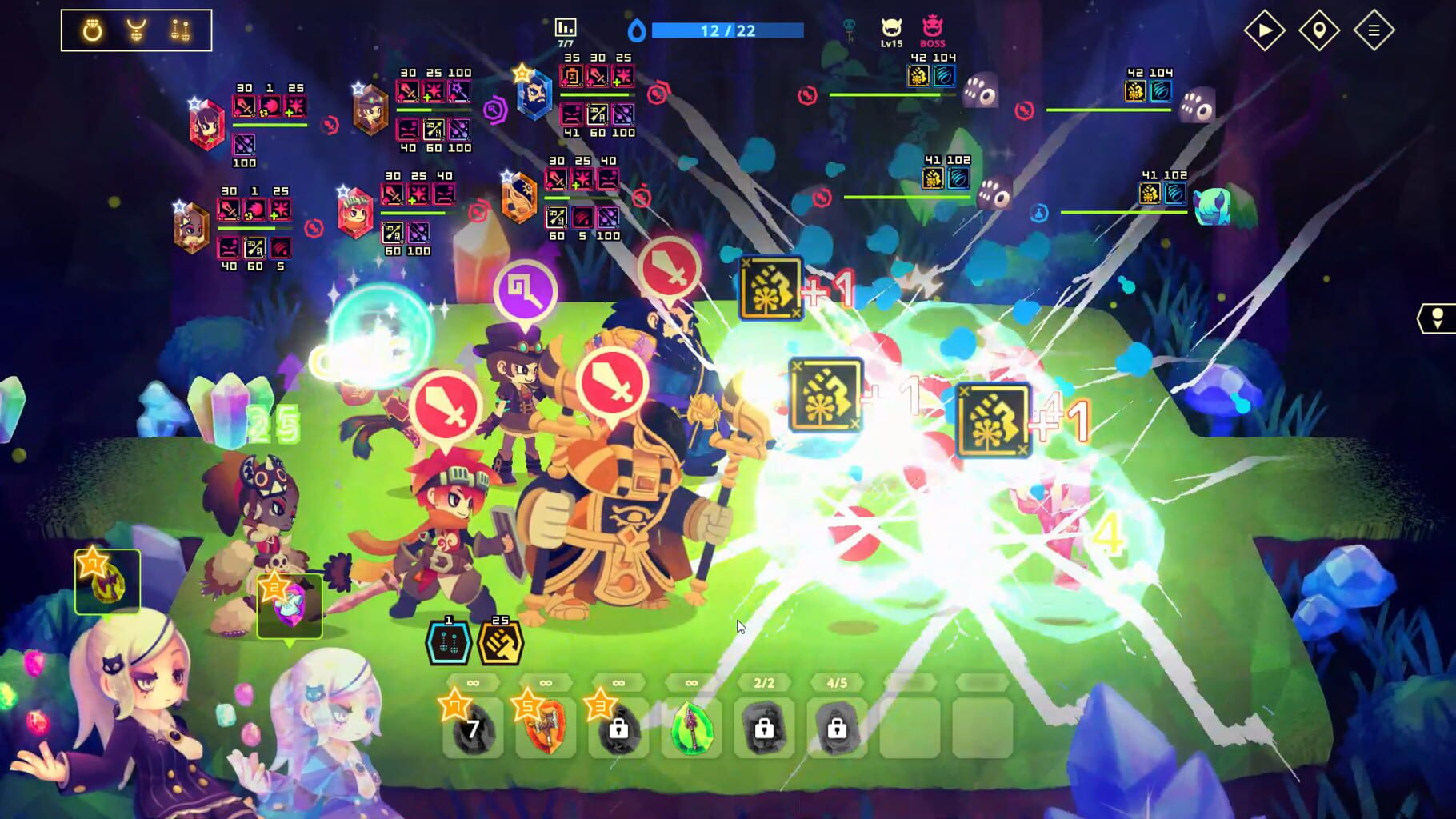Image resolution: width=1456 pixels, height=819 pixels.
Task: Open the map location pin diamond button
Action: (x=1318, y=31)
